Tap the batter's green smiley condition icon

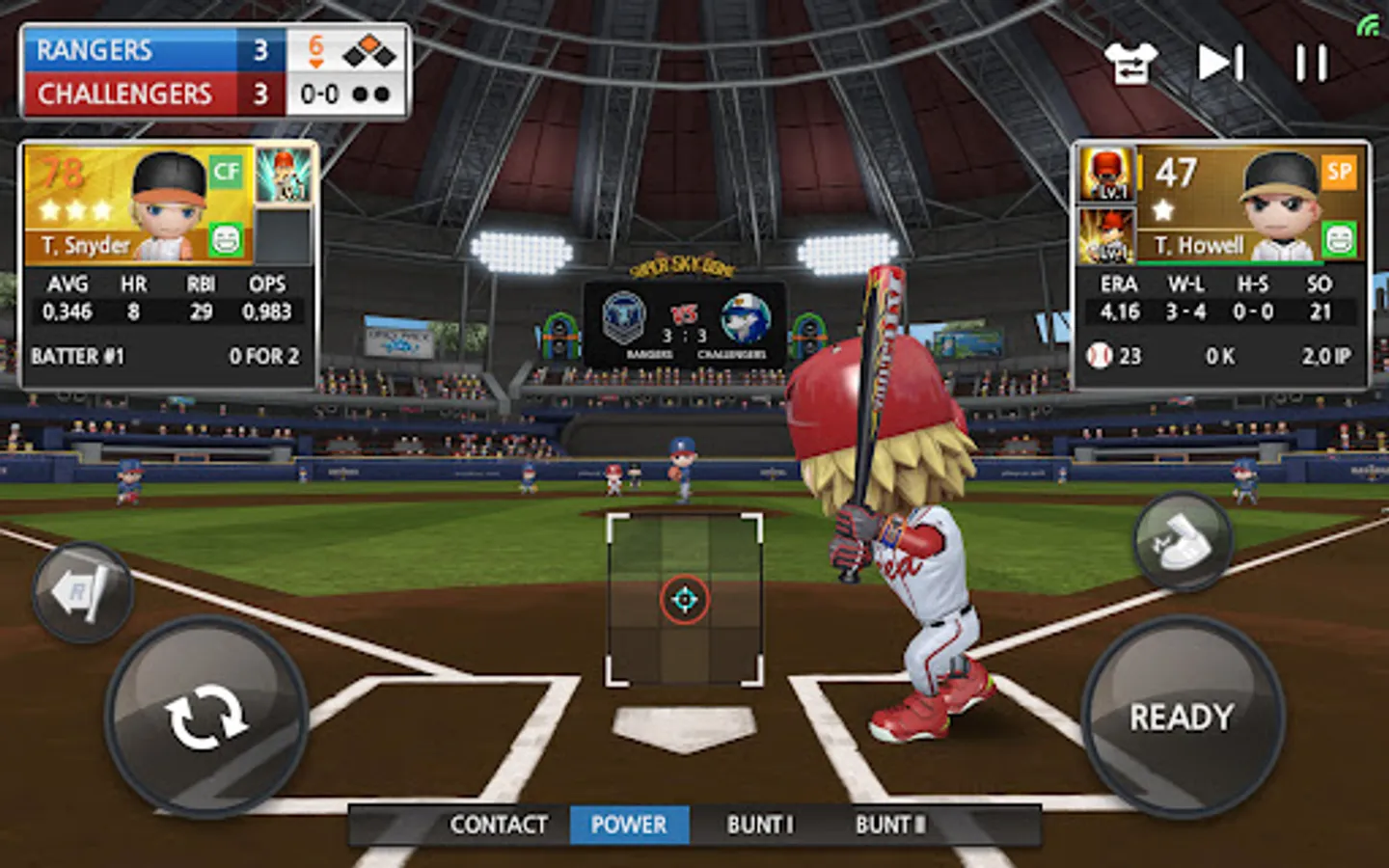[x=227, y=239]
